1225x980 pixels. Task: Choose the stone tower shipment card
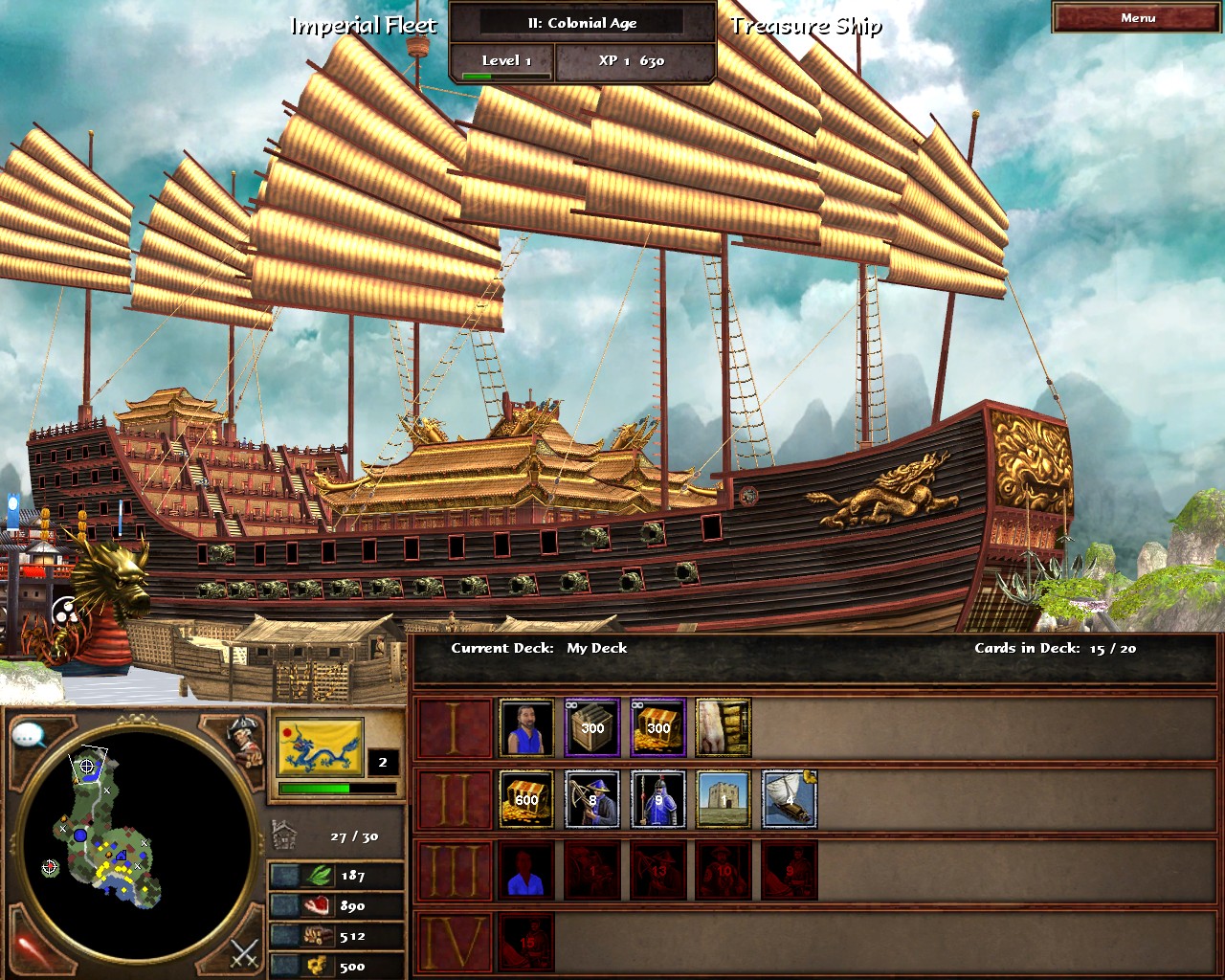724,799
